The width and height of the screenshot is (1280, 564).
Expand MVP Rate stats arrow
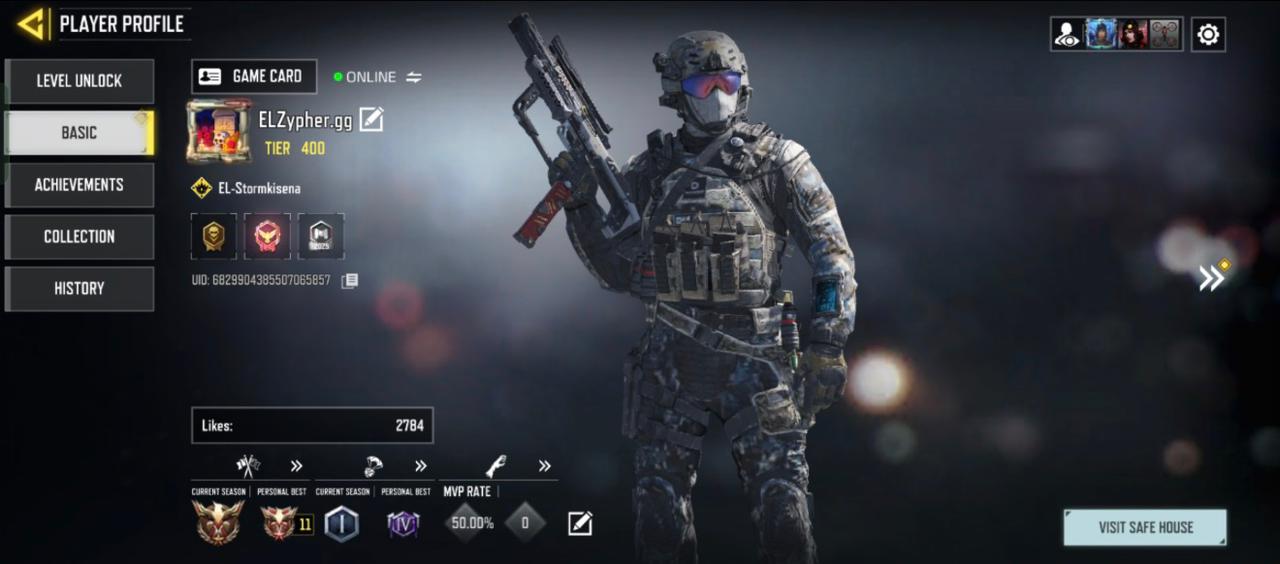[x=544, y=466]
